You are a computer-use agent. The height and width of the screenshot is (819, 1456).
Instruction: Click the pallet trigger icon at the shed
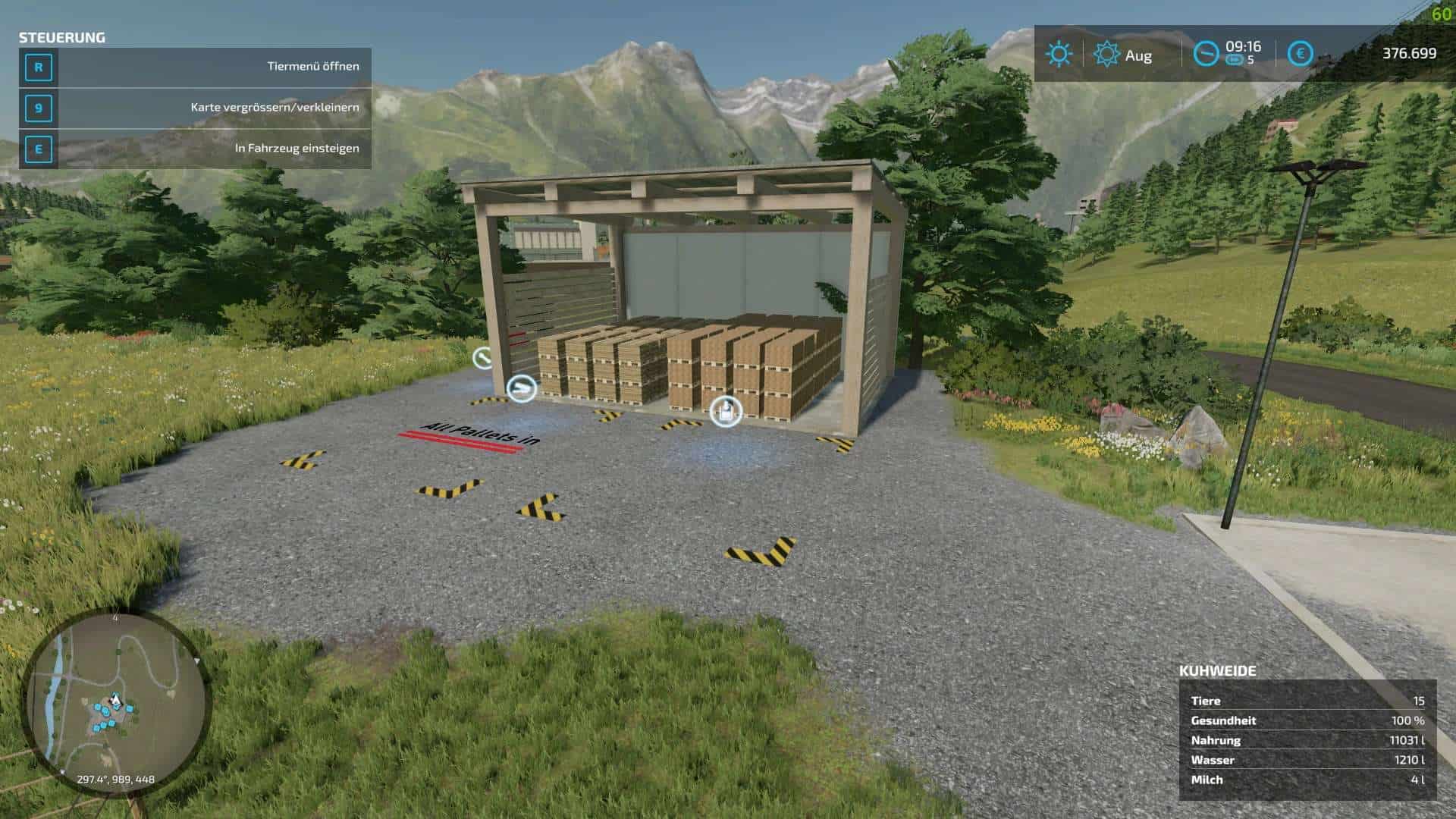point(522,388)
